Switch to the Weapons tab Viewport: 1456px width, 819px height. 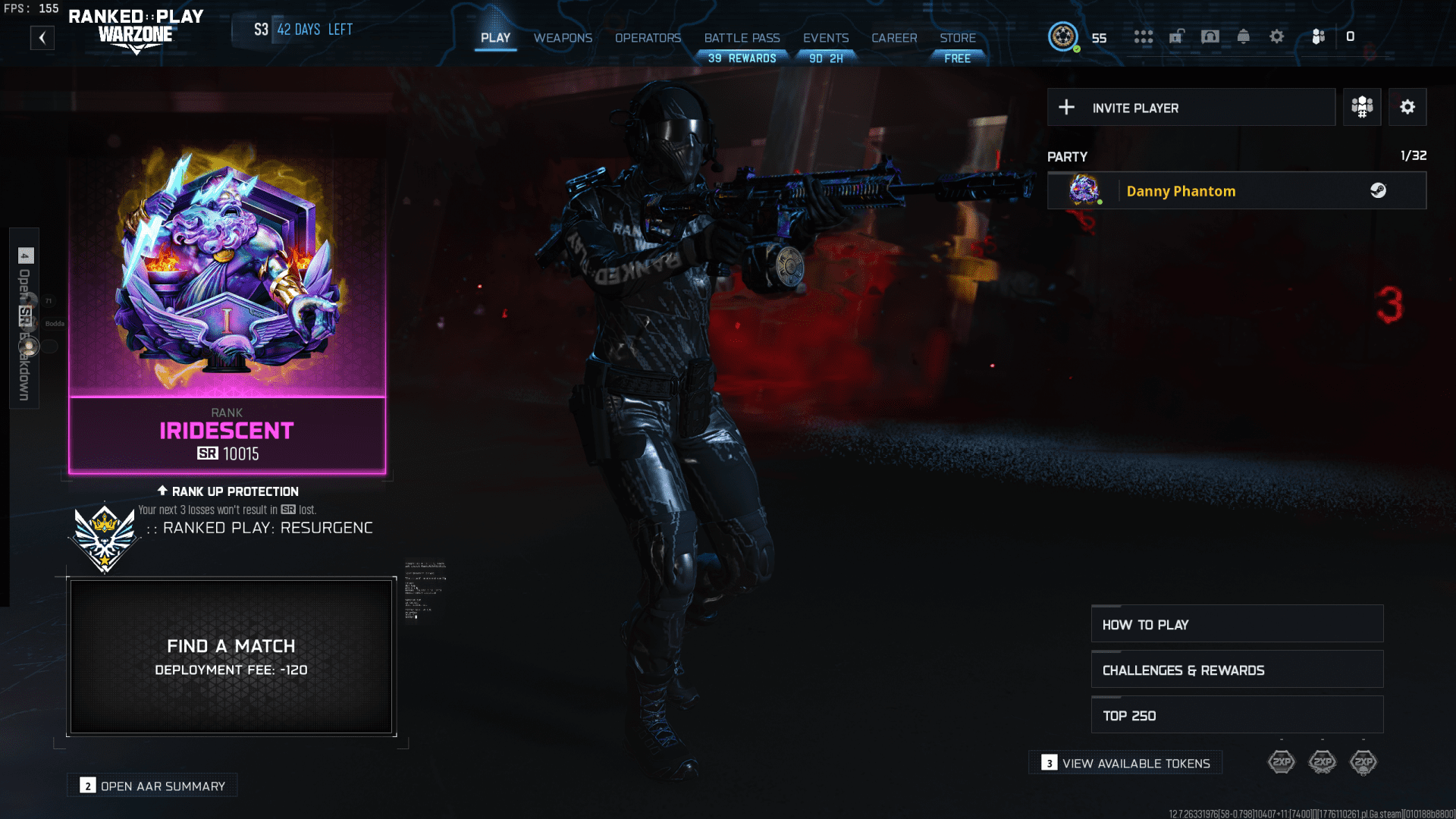point(563,38)
